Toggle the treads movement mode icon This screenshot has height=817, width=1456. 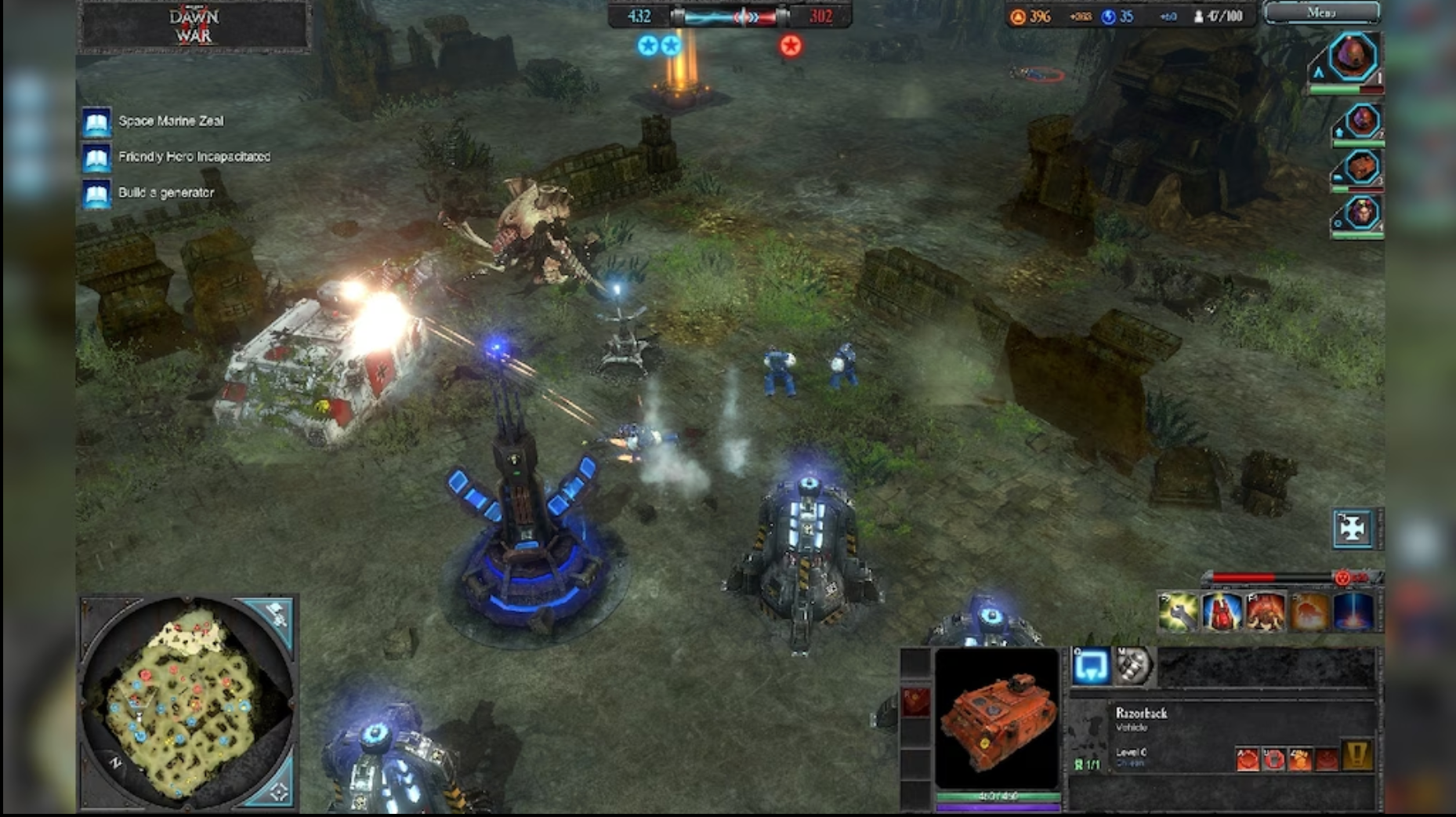tap(1133, 667)
